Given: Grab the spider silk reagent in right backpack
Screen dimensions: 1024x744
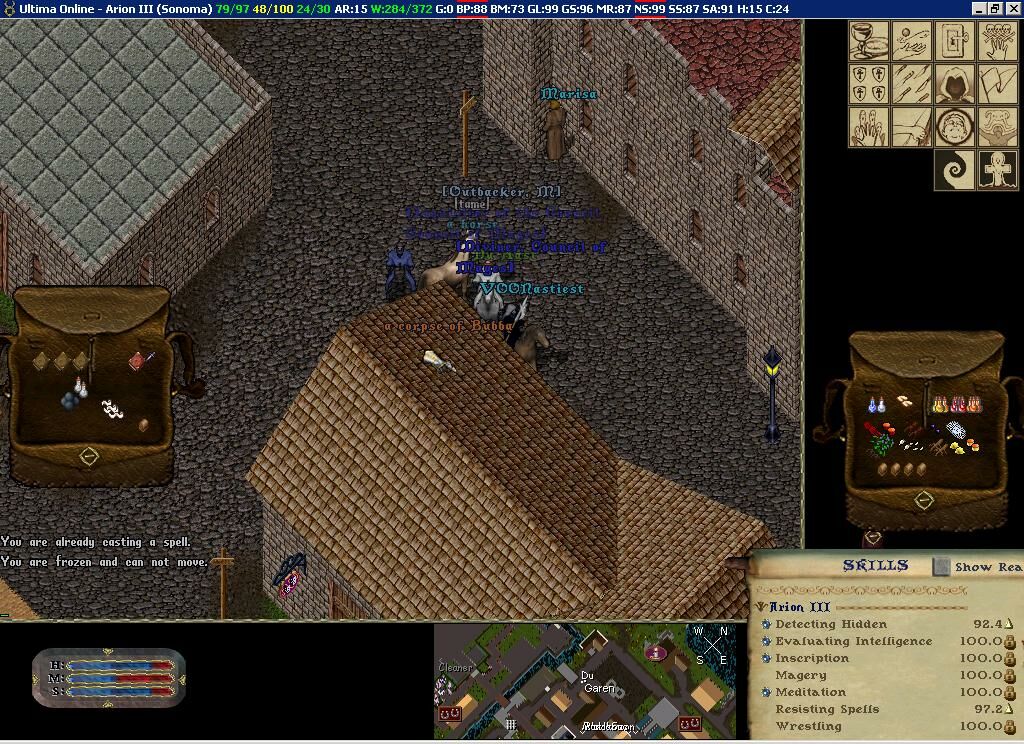Looking at the screenshot, I should point(956,430).
